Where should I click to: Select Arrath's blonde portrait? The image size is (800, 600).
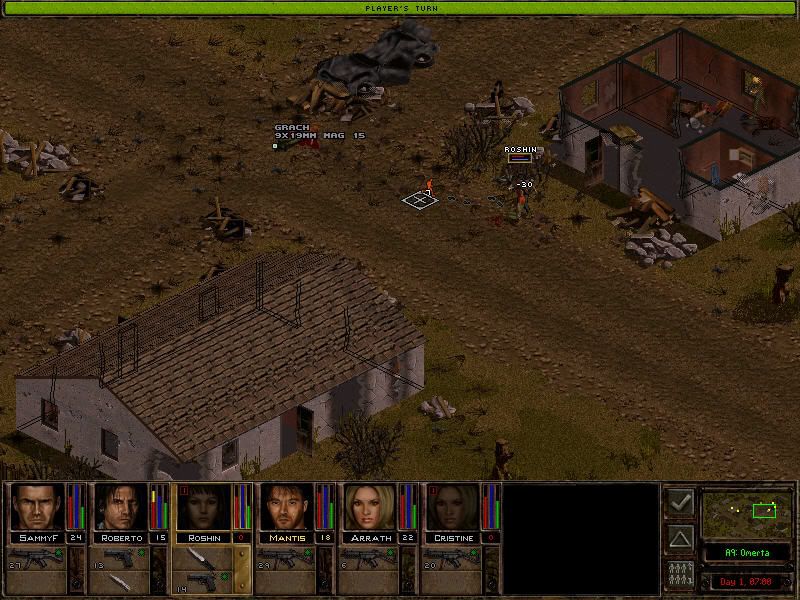[x=369, y=507]
